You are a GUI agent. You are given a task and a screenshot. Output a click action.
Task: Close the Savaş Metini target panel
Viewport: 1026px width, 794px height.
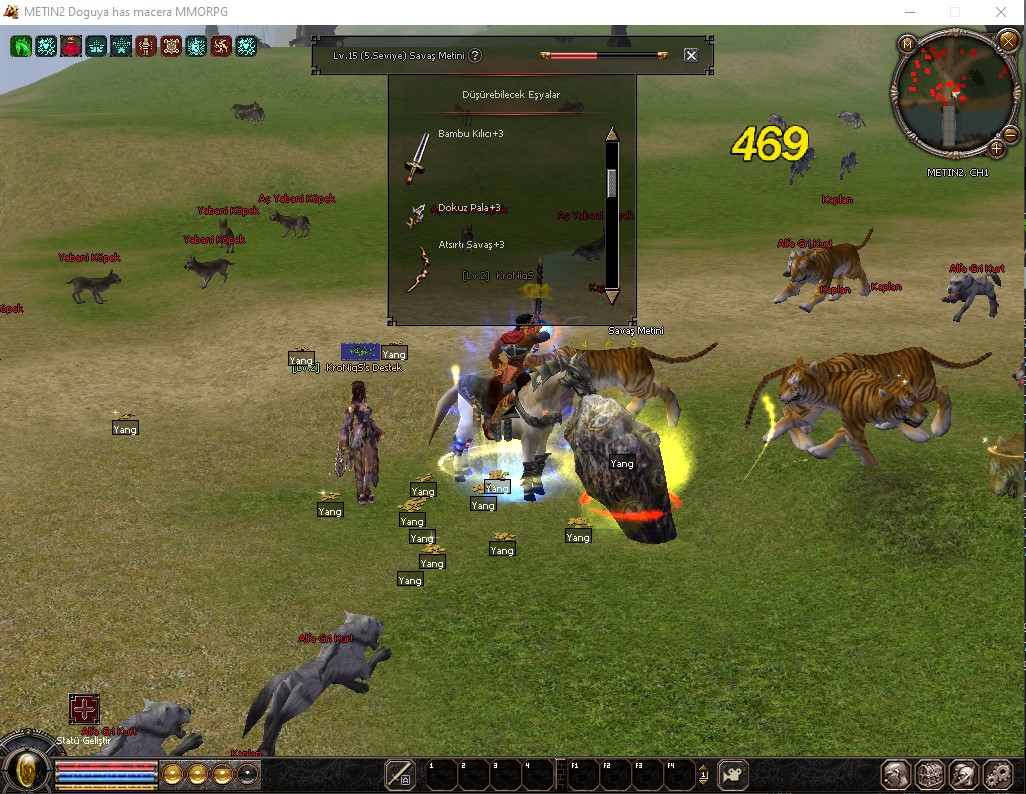(691, 55)
